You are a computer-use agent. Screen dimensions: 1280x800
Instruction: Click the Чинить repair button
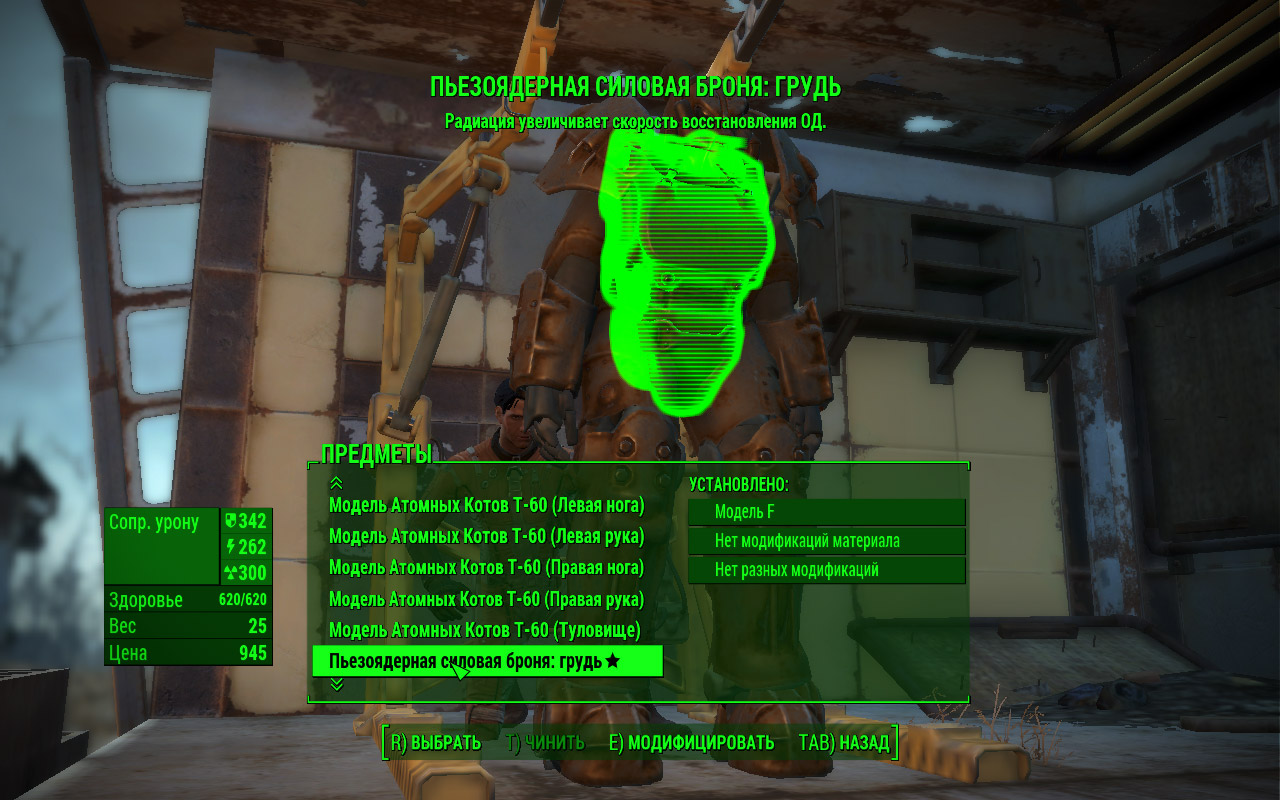(545, 743)
